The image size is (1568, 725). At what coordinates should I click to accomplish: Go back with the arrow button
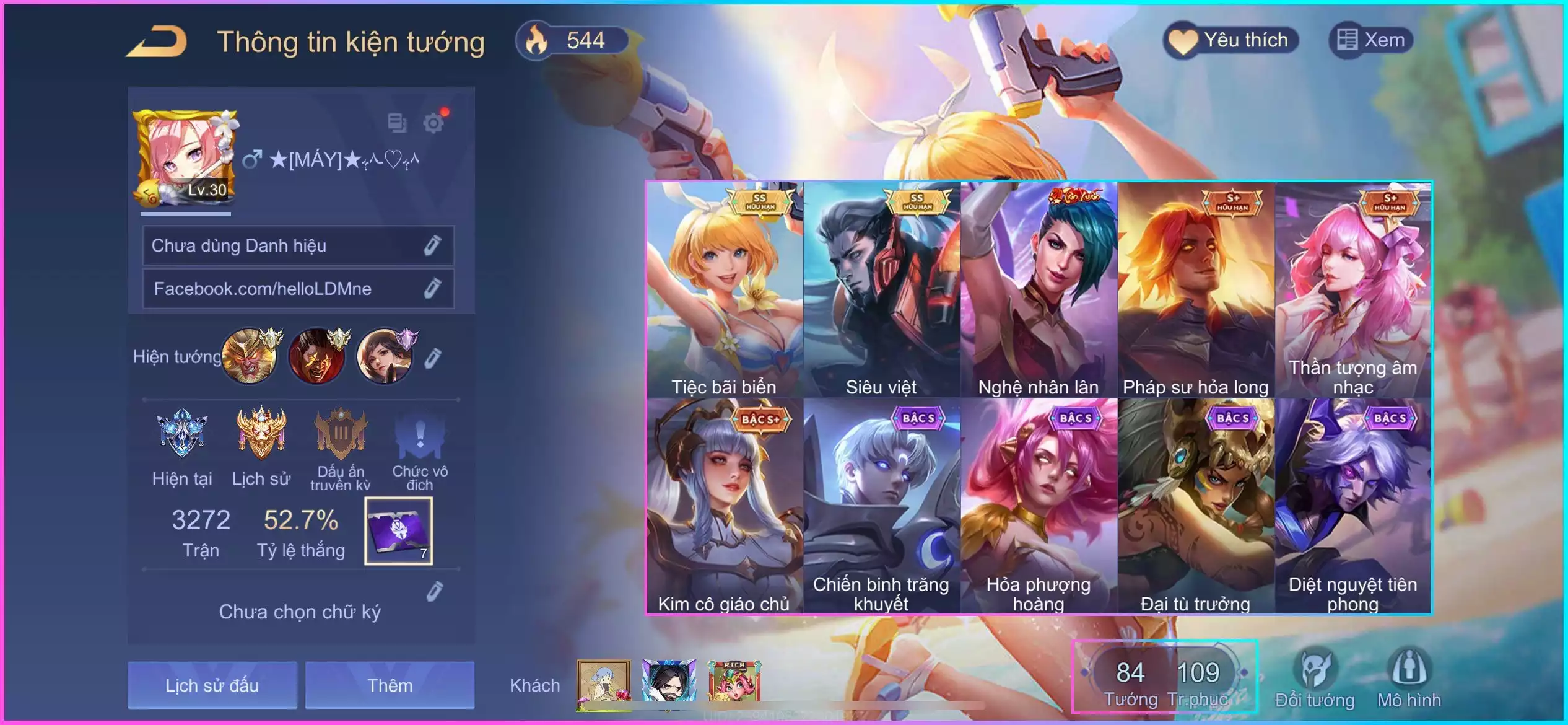click(x=157, y=42)
